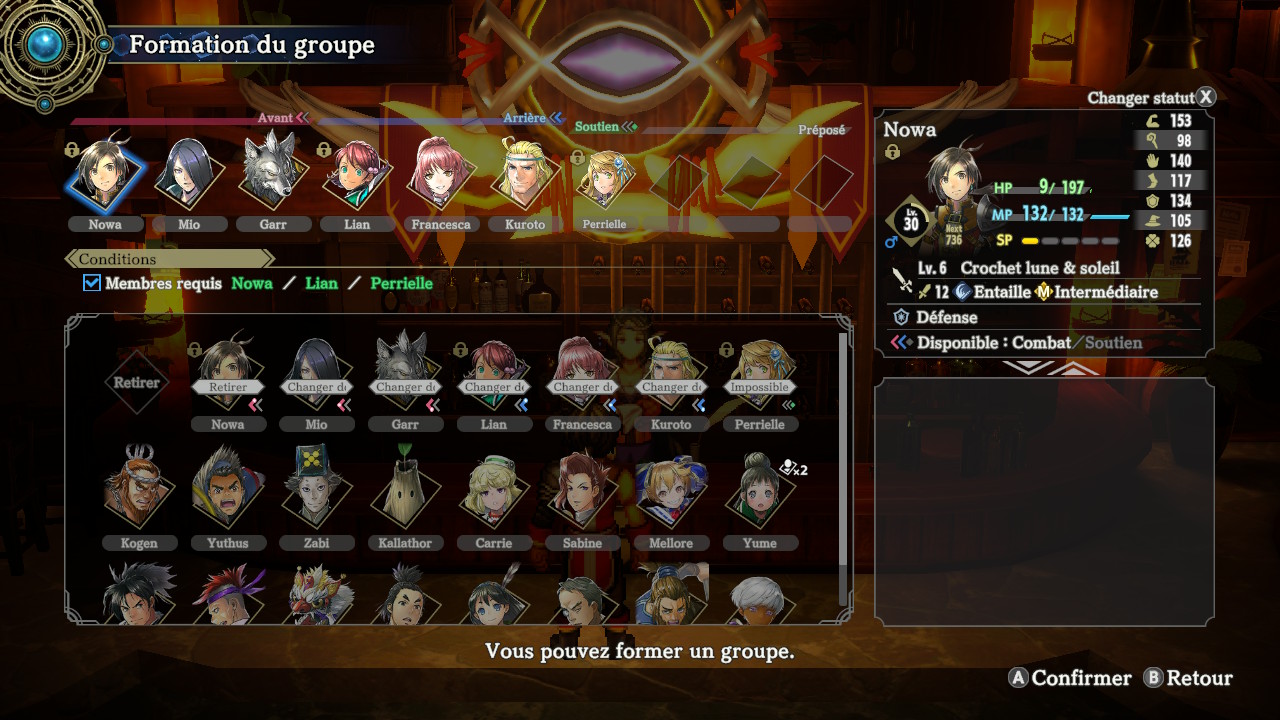
Task: Select Sabine from the character roster
Action: click(582, 492)
